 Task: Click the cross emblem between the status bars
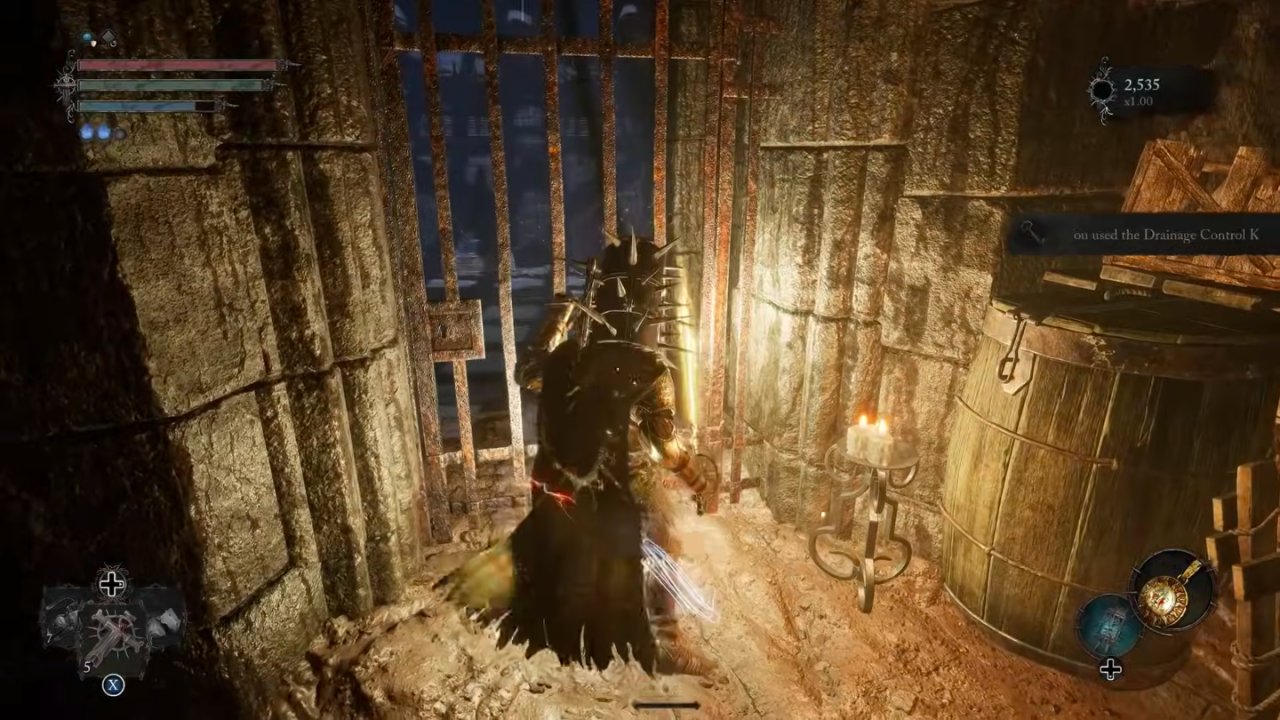[x=67, y=84]
